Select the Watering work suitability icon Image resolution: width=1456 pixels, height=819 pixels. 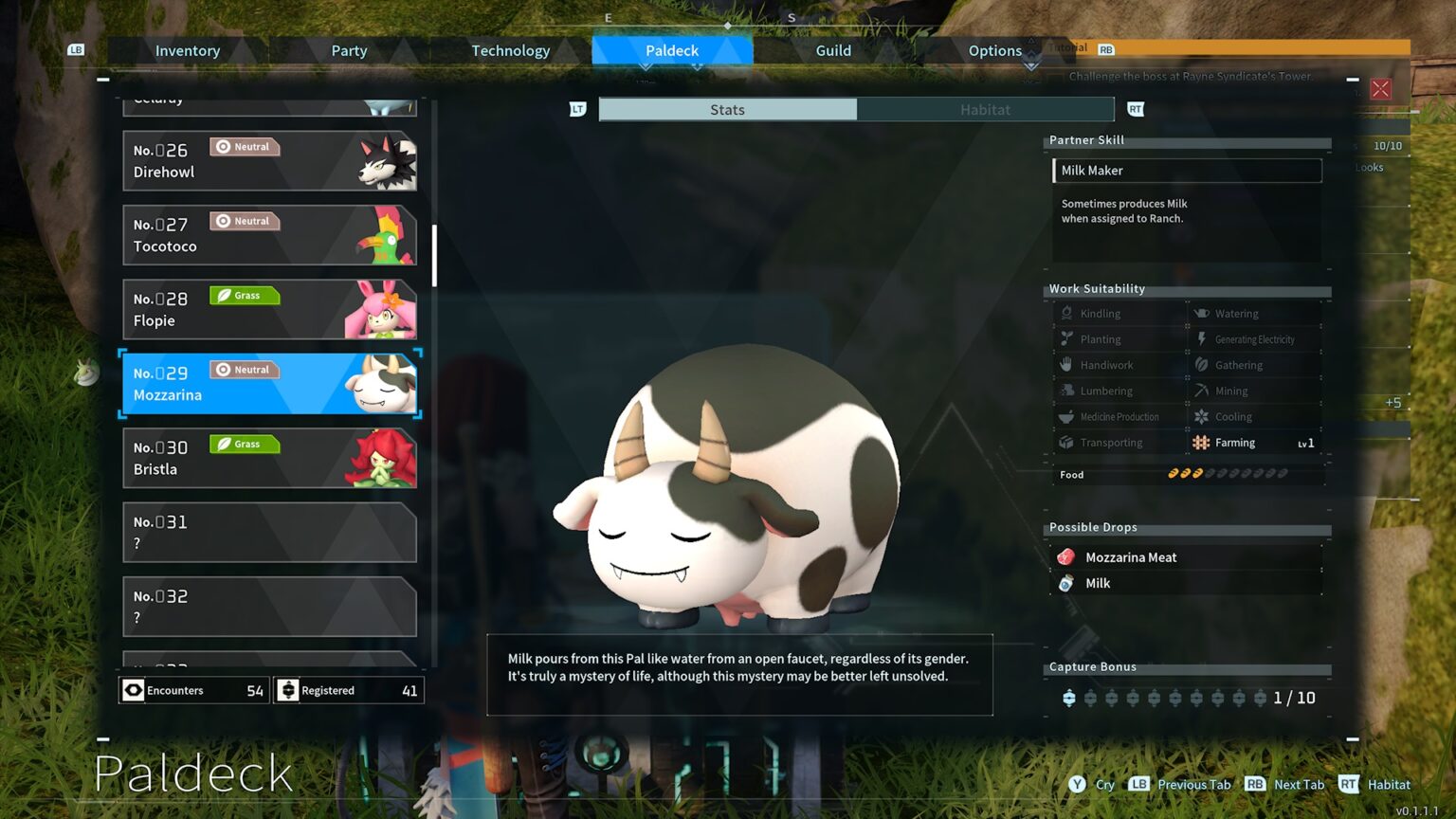1200,313
